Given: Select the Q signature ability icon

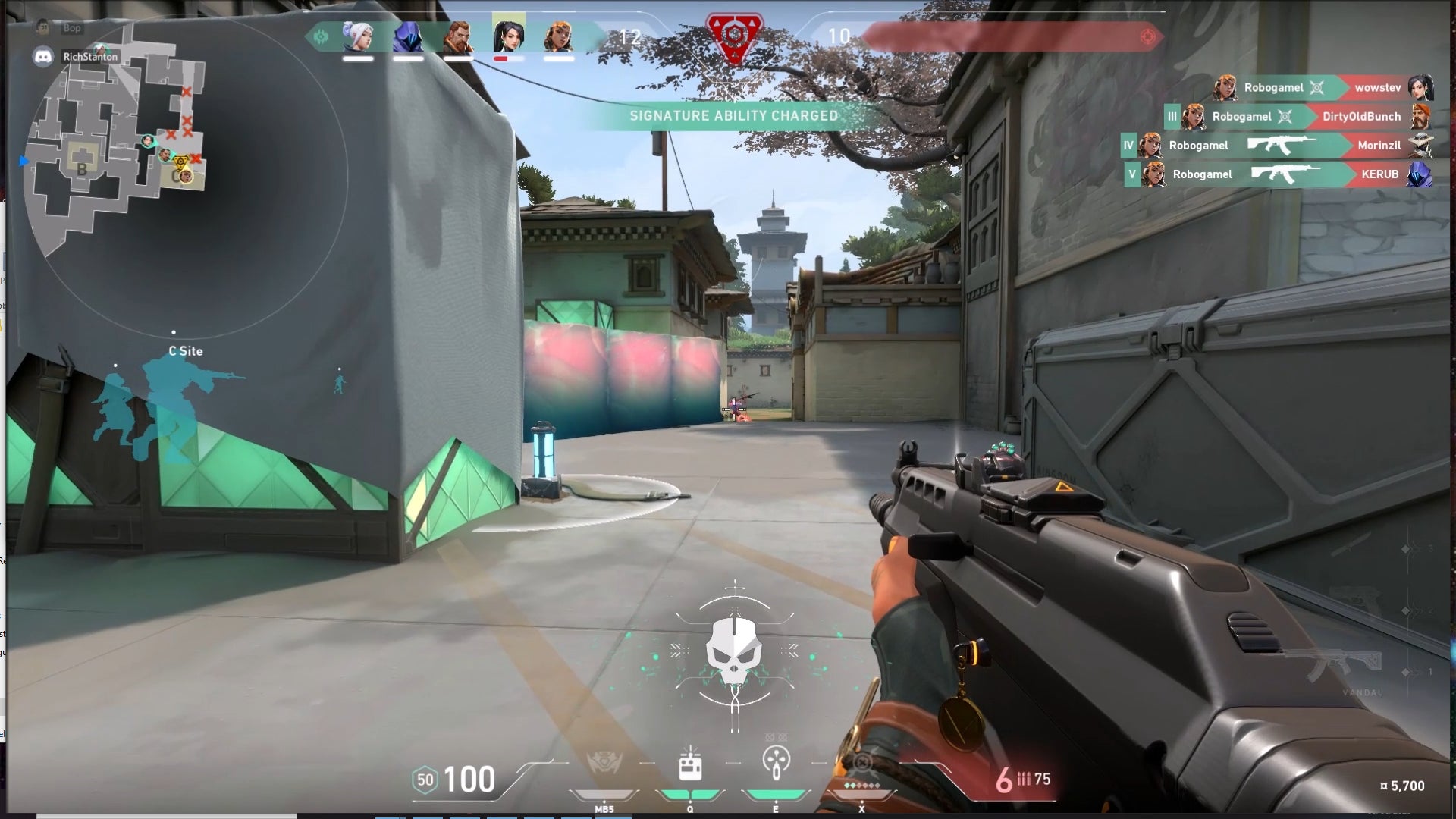Looking at the screenshot, I should tap(690, 767).
